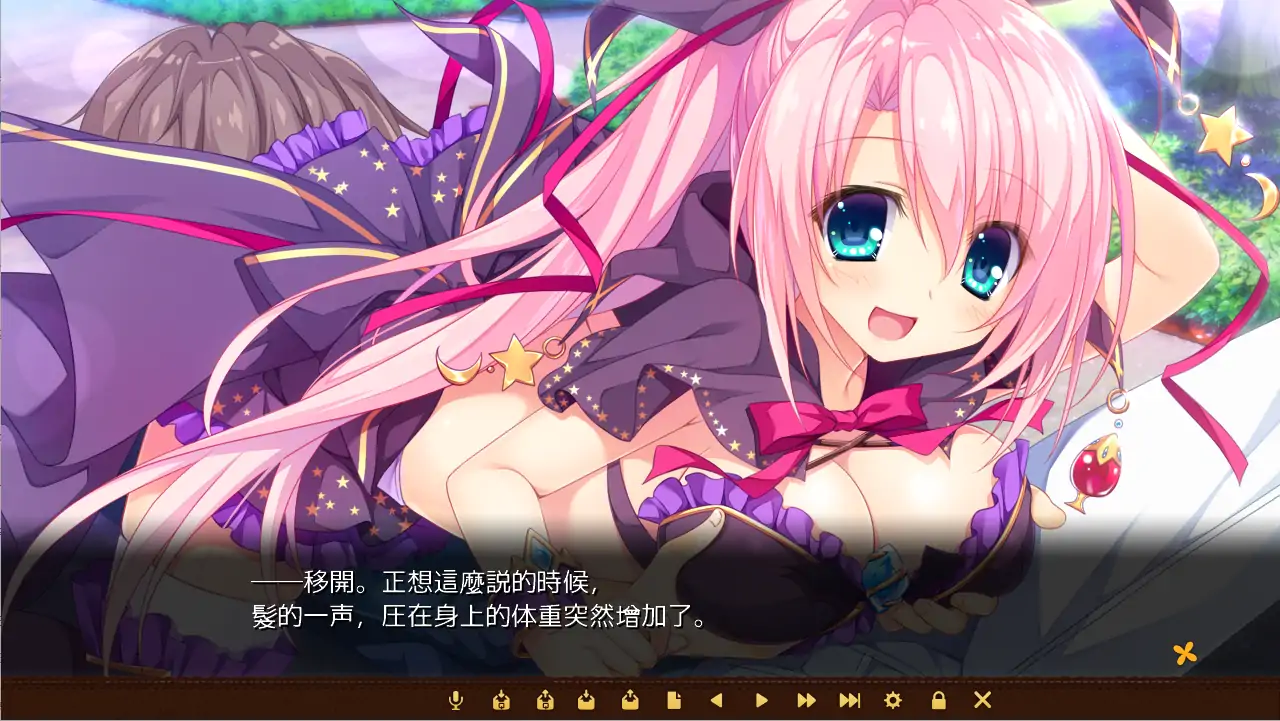Exit the game with the X button

coord(980,702)
